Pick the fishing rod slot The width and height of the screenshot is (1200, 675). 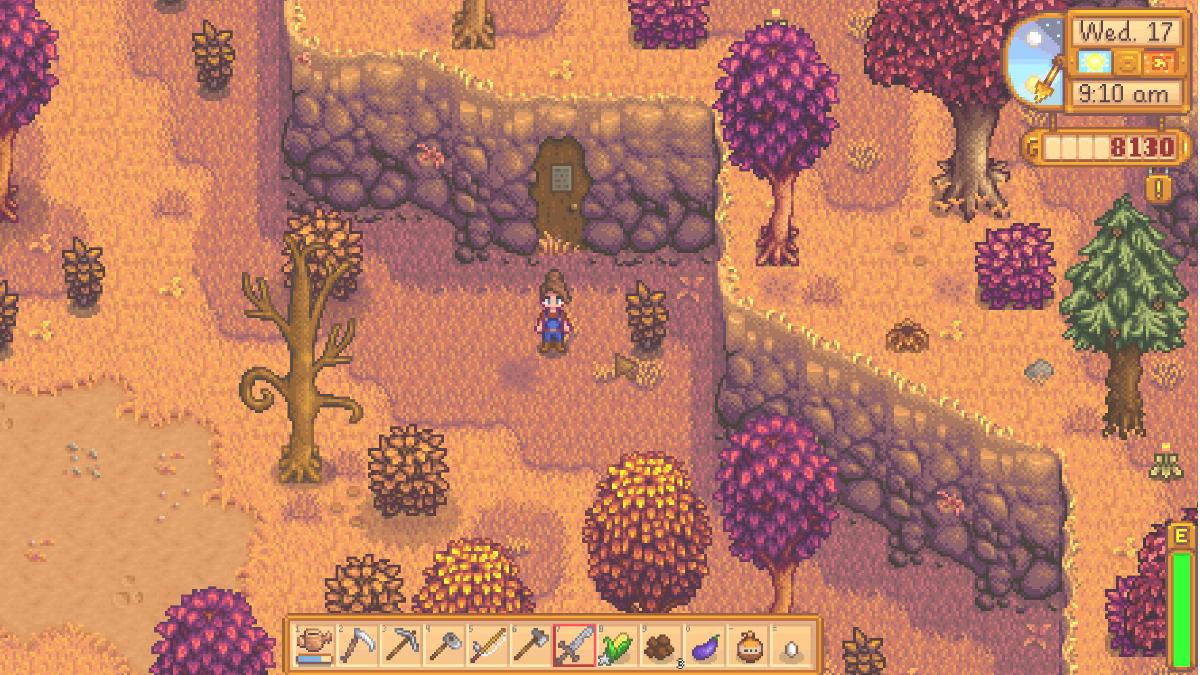point(487,645)
